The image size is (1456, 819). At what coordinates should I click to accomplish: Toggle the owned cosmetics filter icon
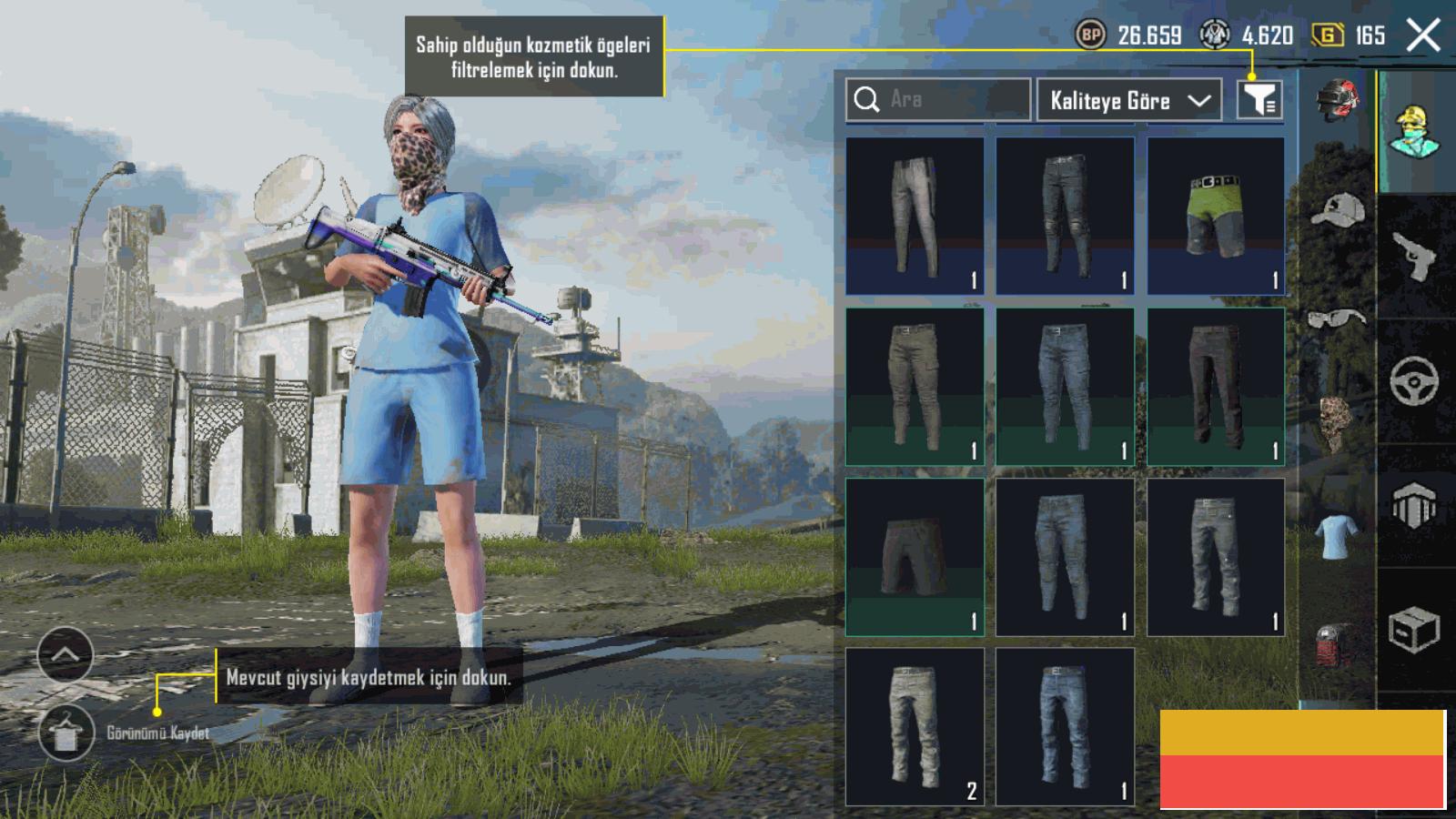(1259, 99)
